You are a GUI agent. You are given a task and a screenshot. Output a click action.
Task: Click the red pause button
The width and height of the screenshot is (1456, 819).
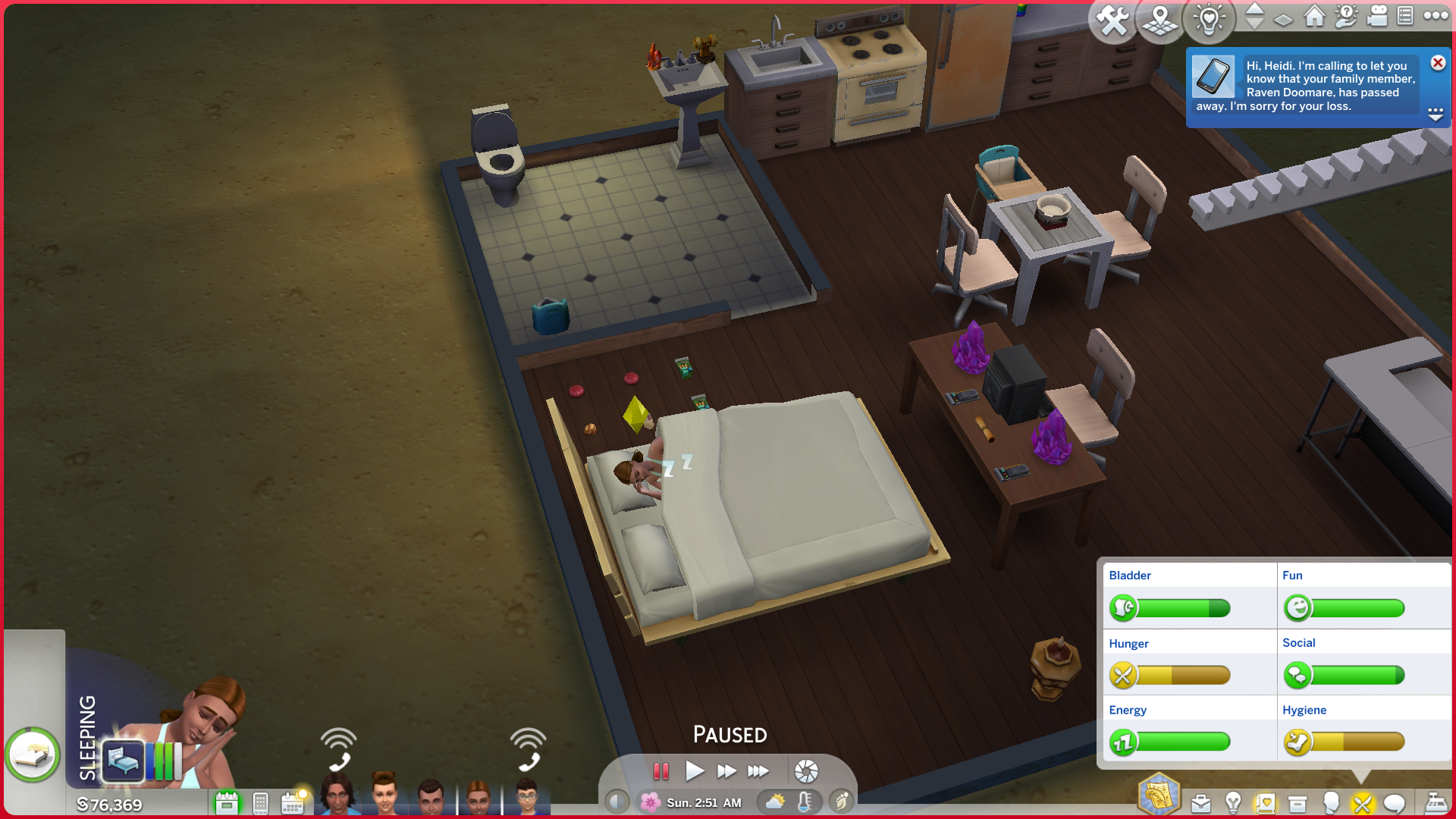[x=661, y=771]
